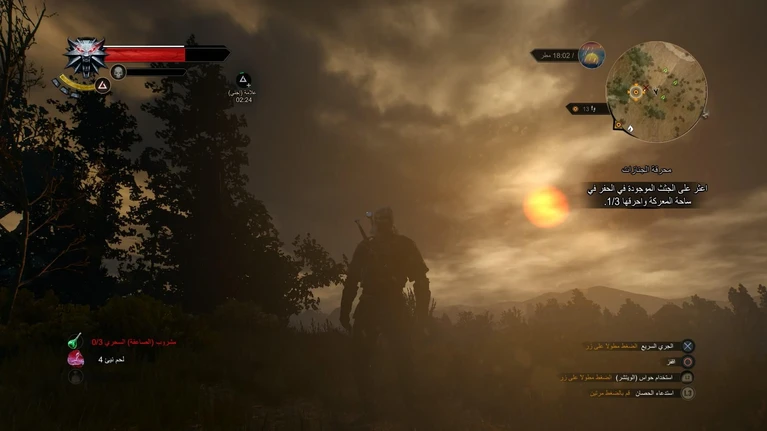This screenshot has width=767, height=431.
Task: Open the tracked quest objective text
Action: tap(647, 195)
